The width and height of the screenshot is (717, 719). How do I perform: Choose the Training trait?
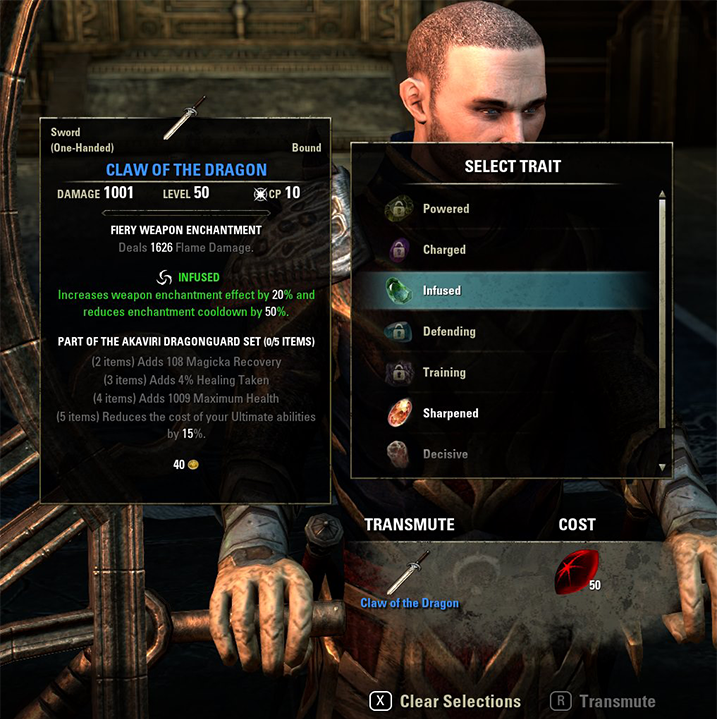pos(444,373)
